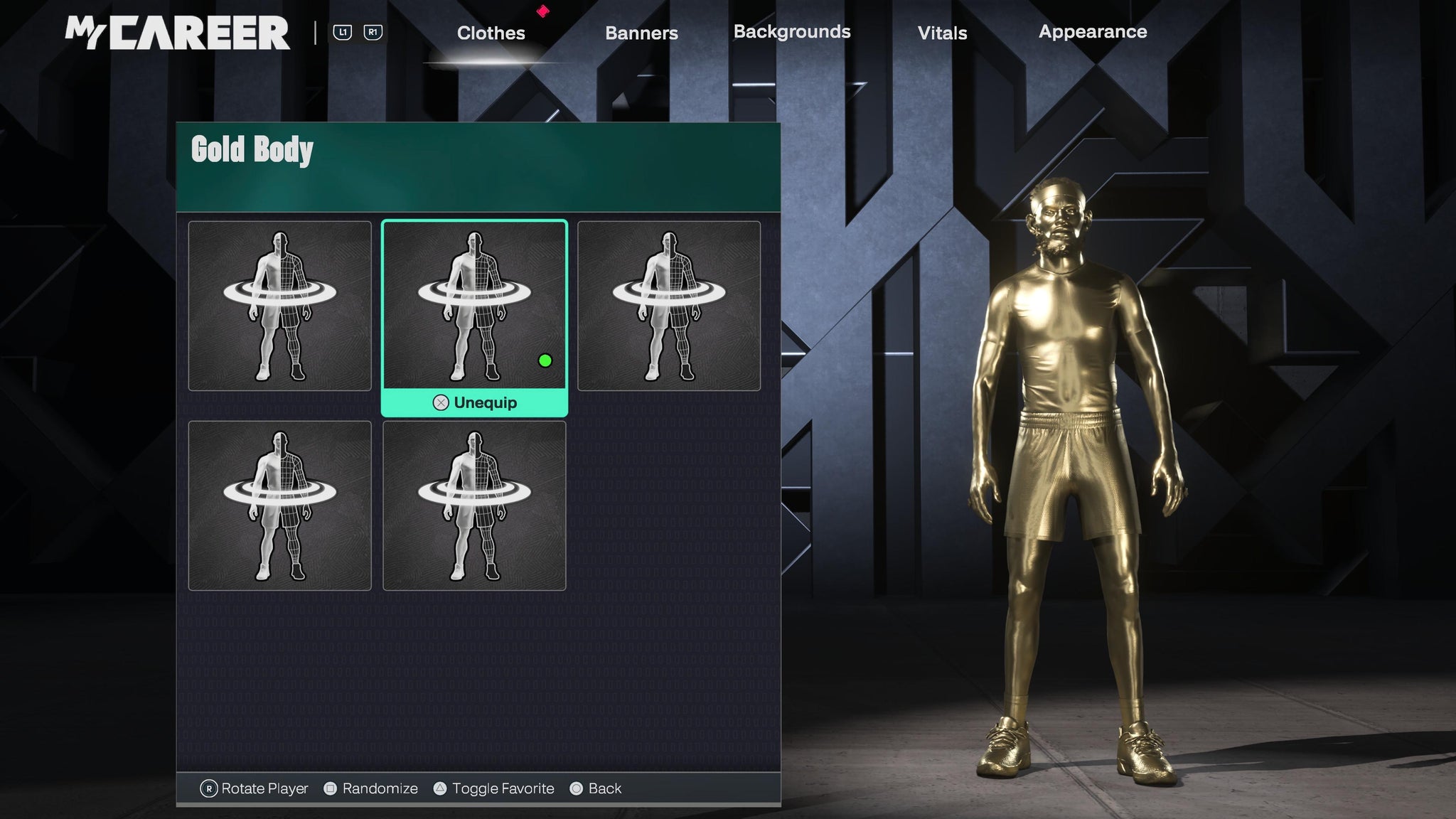
Task: Go to the Backgrounds tab
Action: [792, 32]
